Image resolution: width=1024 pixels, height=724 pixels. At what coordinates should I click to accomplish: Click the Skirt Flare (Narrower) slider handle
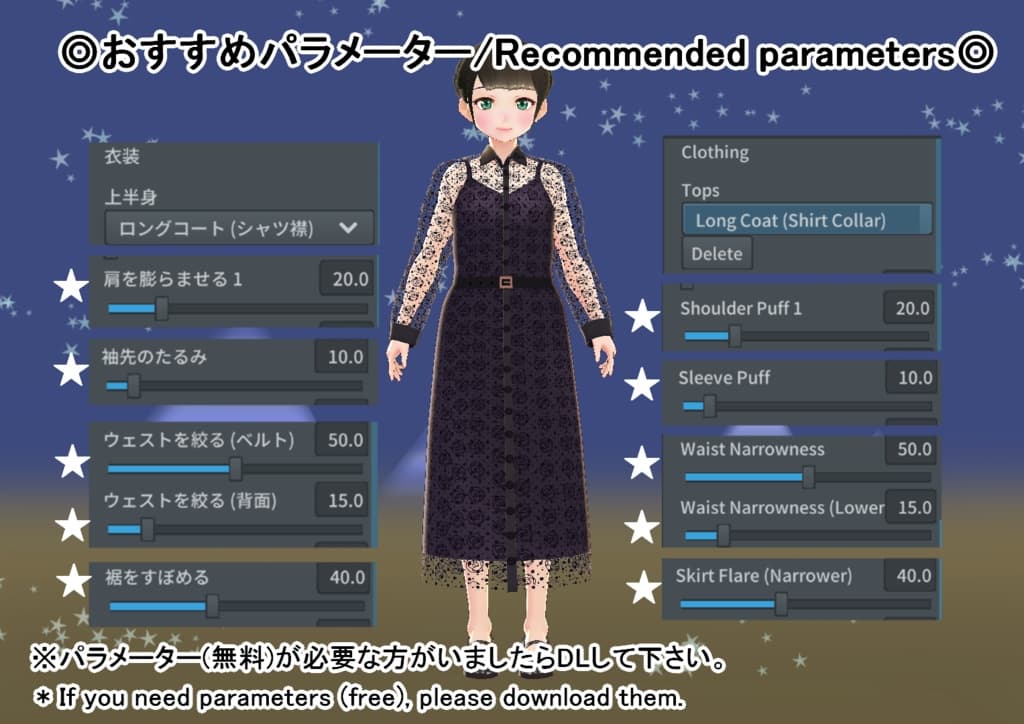pyautogui.click(x=781, y=604)
